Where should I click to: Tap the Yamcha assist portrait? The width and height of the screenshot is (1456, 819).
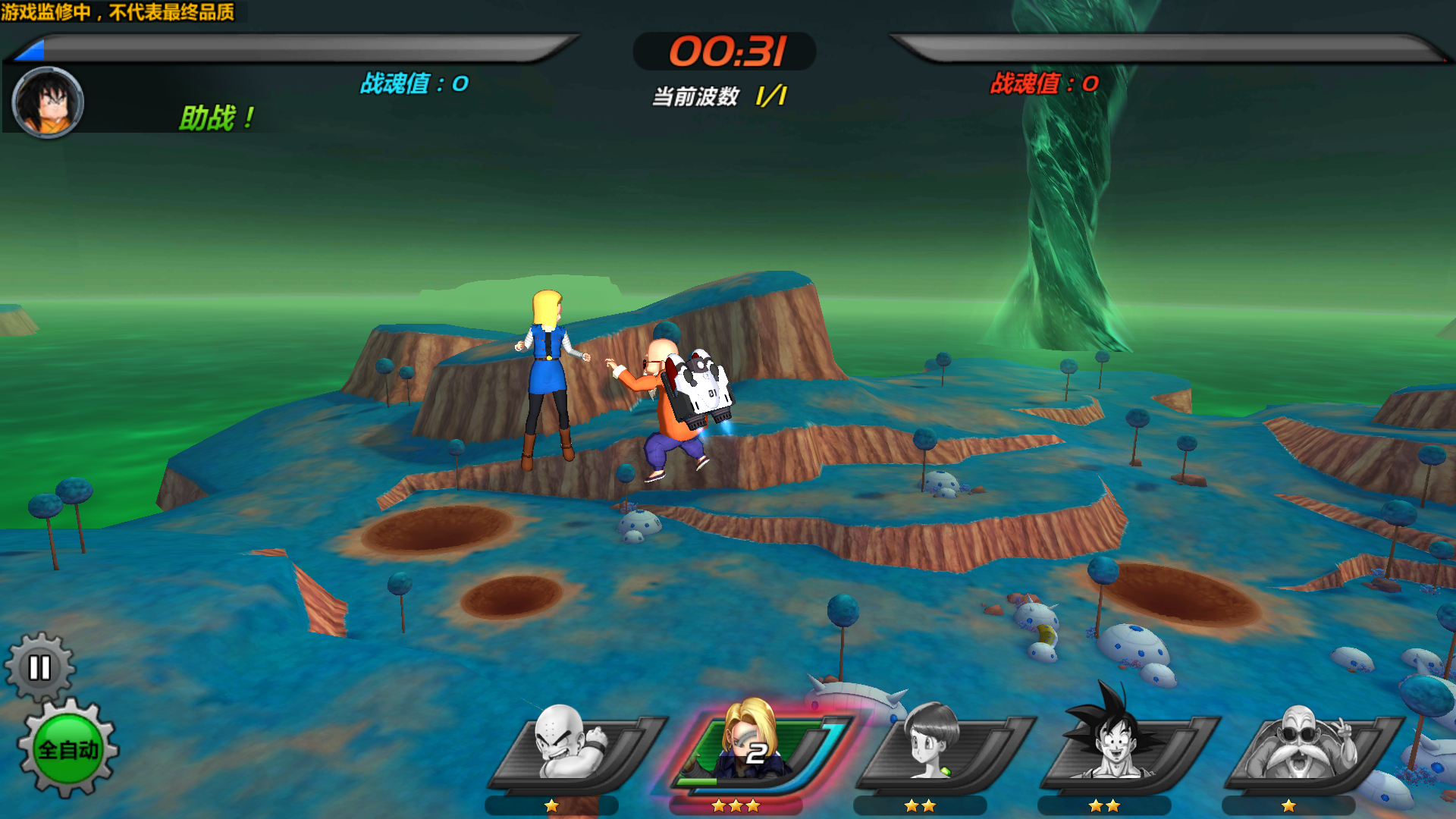coord(48,102)
